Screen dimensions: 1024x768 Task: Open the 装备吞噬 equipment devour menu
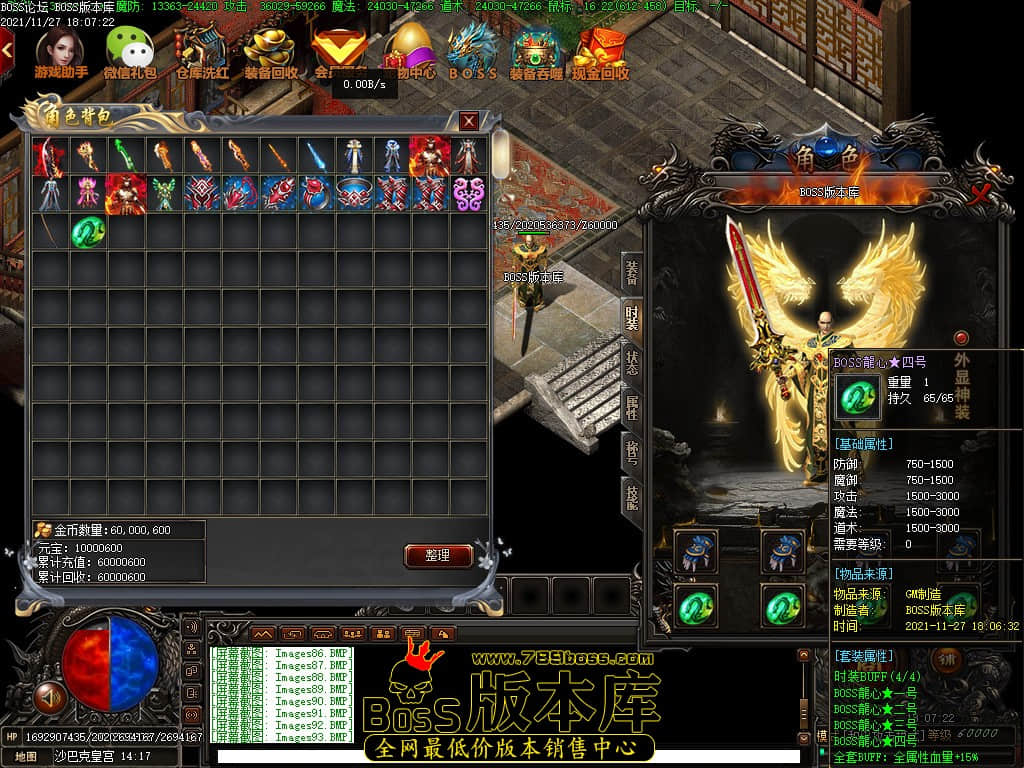tap(536, 53)
